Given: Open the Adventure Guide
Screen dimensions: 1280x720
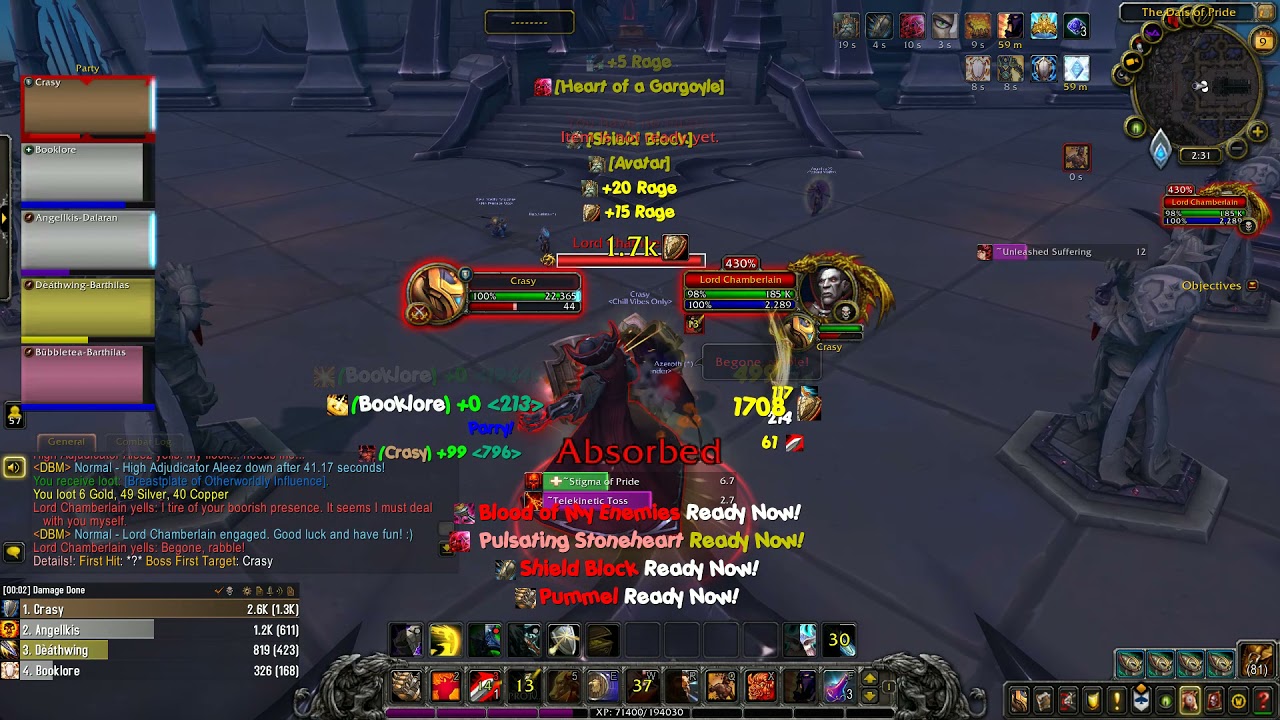Looking at the screenshot, I should click(x=1213, y=700).
